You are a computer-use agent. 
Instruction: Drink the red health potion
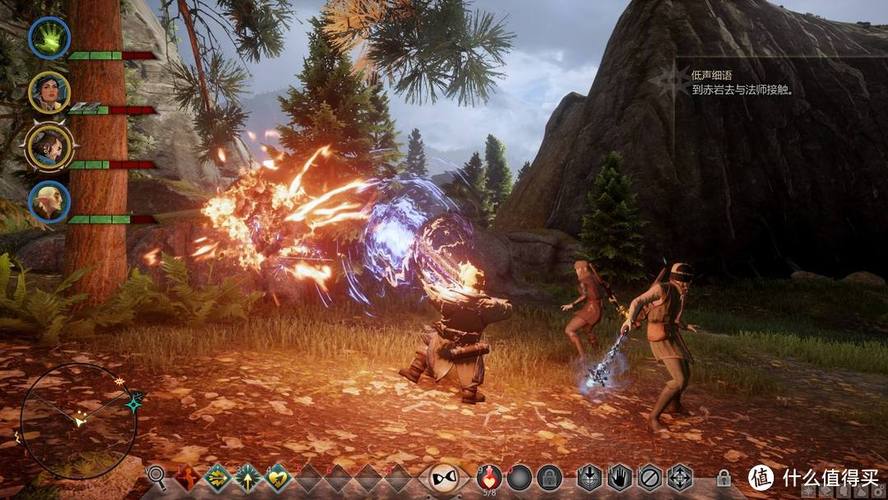(x=489, y=476)
